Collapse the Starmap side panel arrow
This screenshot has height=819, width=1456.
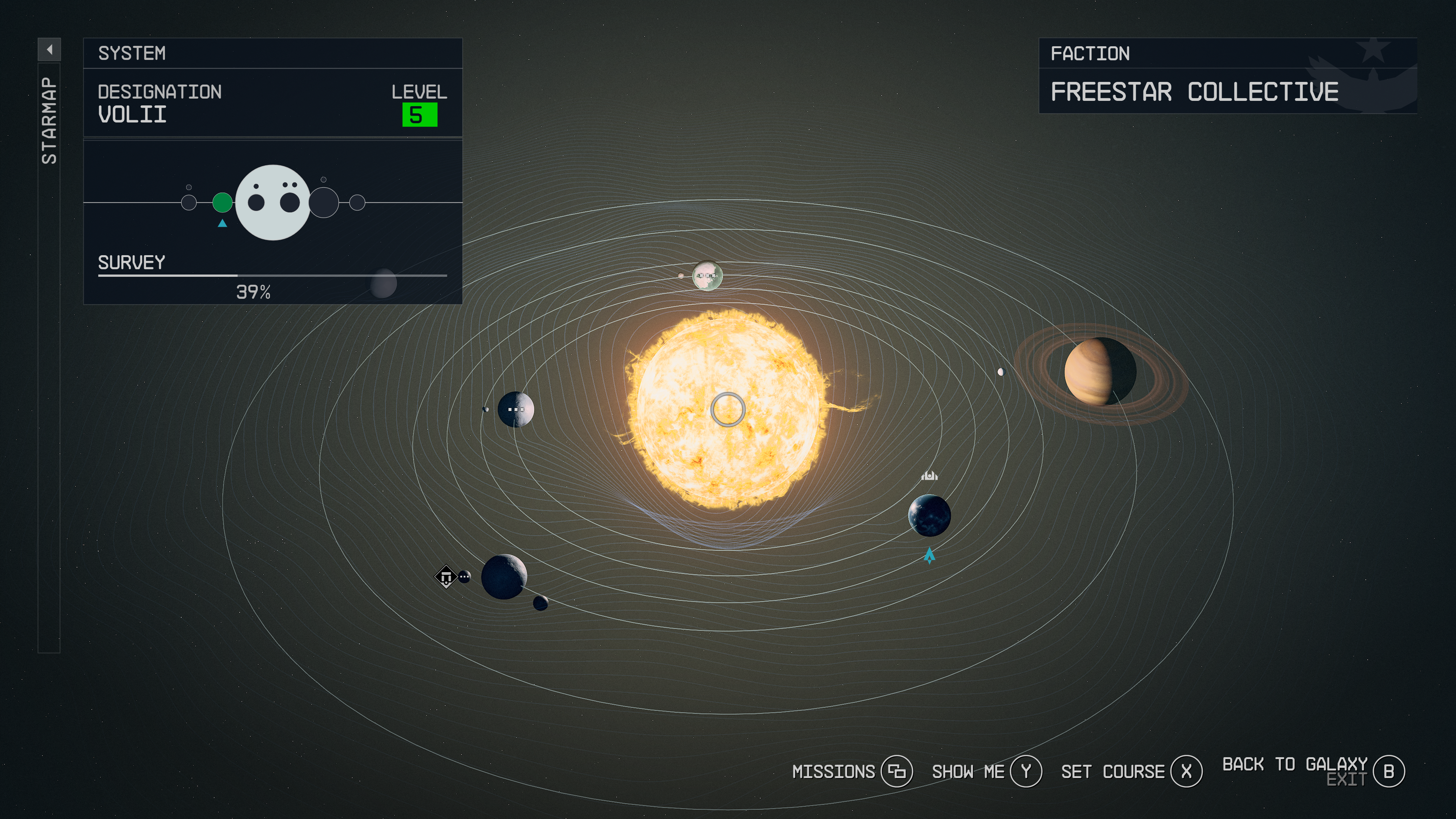pyautogui.click(x=49, y=50)
